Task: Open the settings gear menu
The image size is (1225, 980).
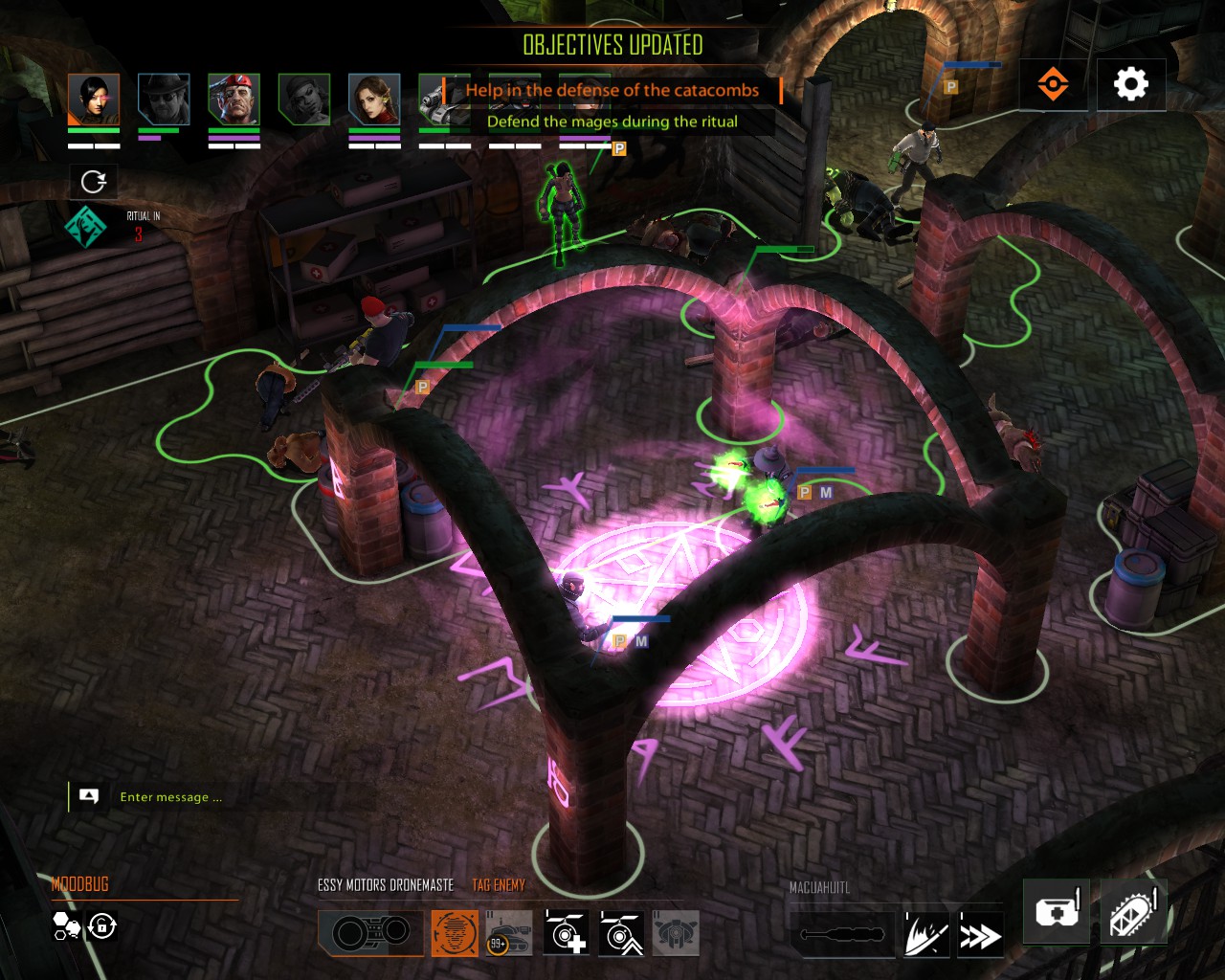Action: tap(1131, 84)
